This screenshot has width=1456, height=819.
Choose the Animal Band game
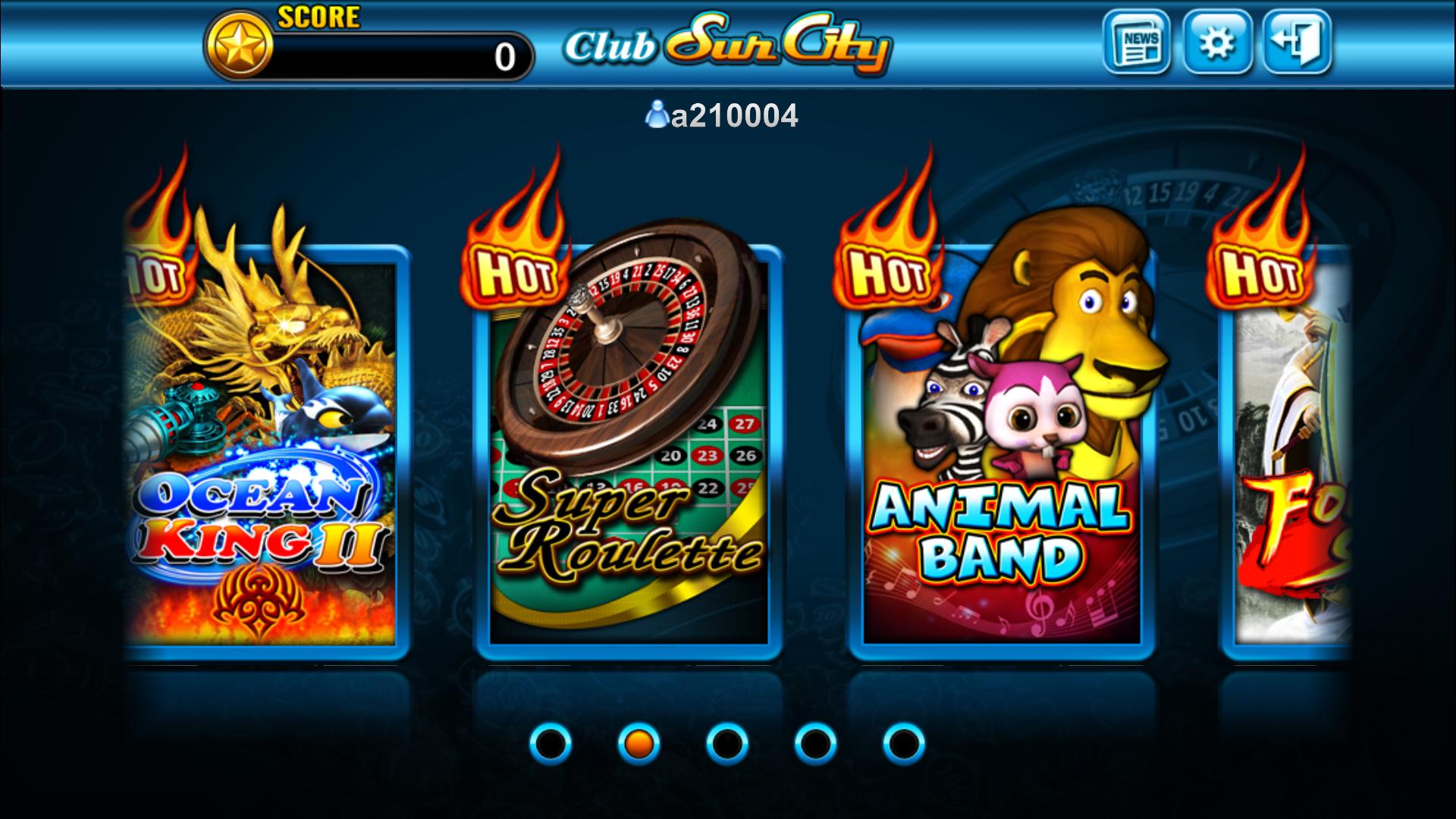[1001, 455]
